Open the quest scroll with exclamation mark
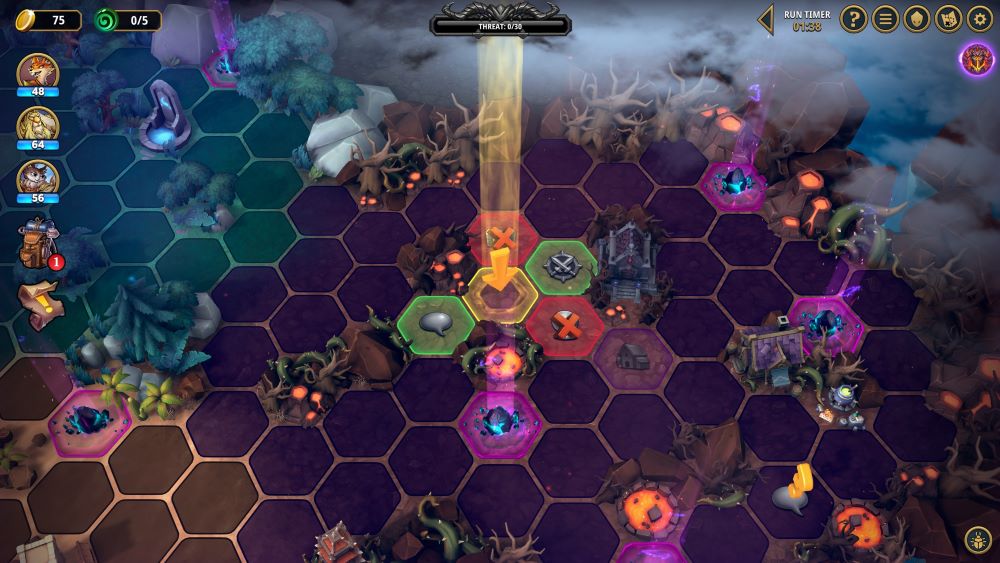The width and height of the screenshot is (1000, 563). click(38, 302)
